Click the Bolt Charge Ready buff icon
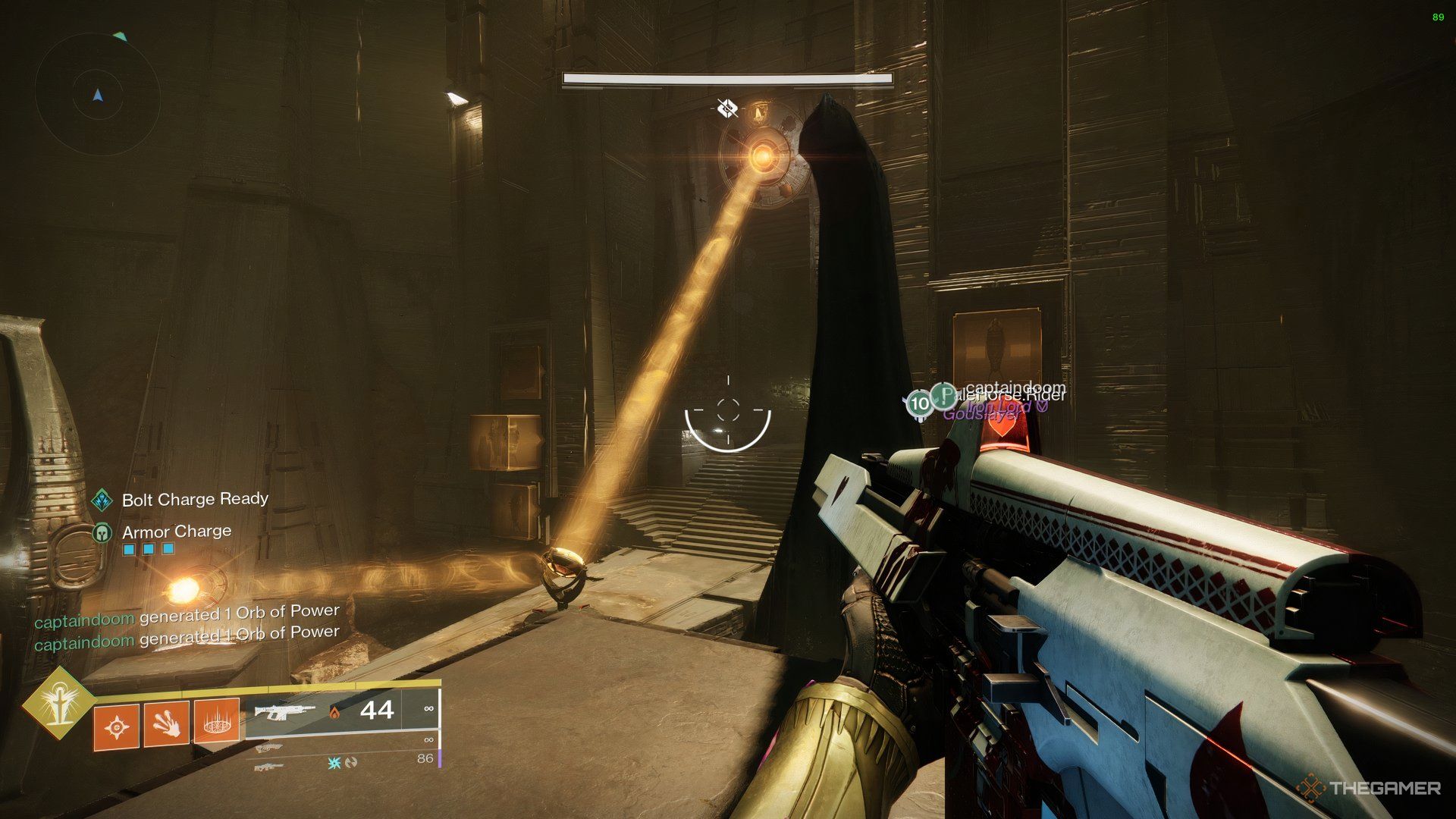1456x819 pixels. tap(102, 500)
